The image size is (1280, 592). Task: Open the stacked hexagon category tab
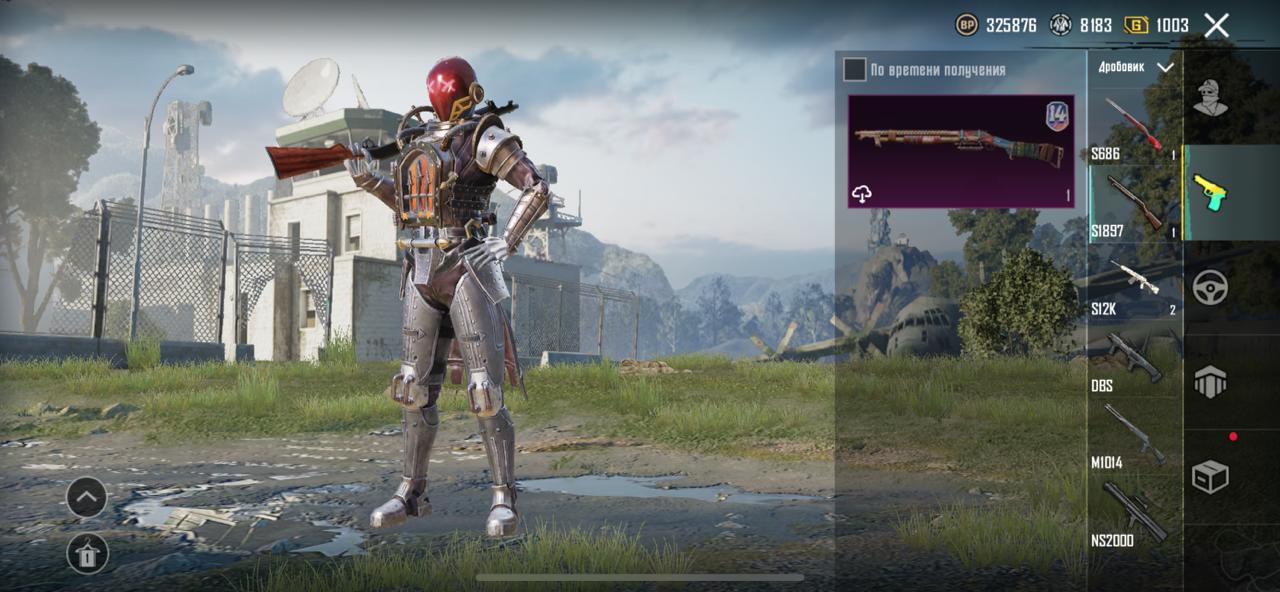coord(1210,382)
